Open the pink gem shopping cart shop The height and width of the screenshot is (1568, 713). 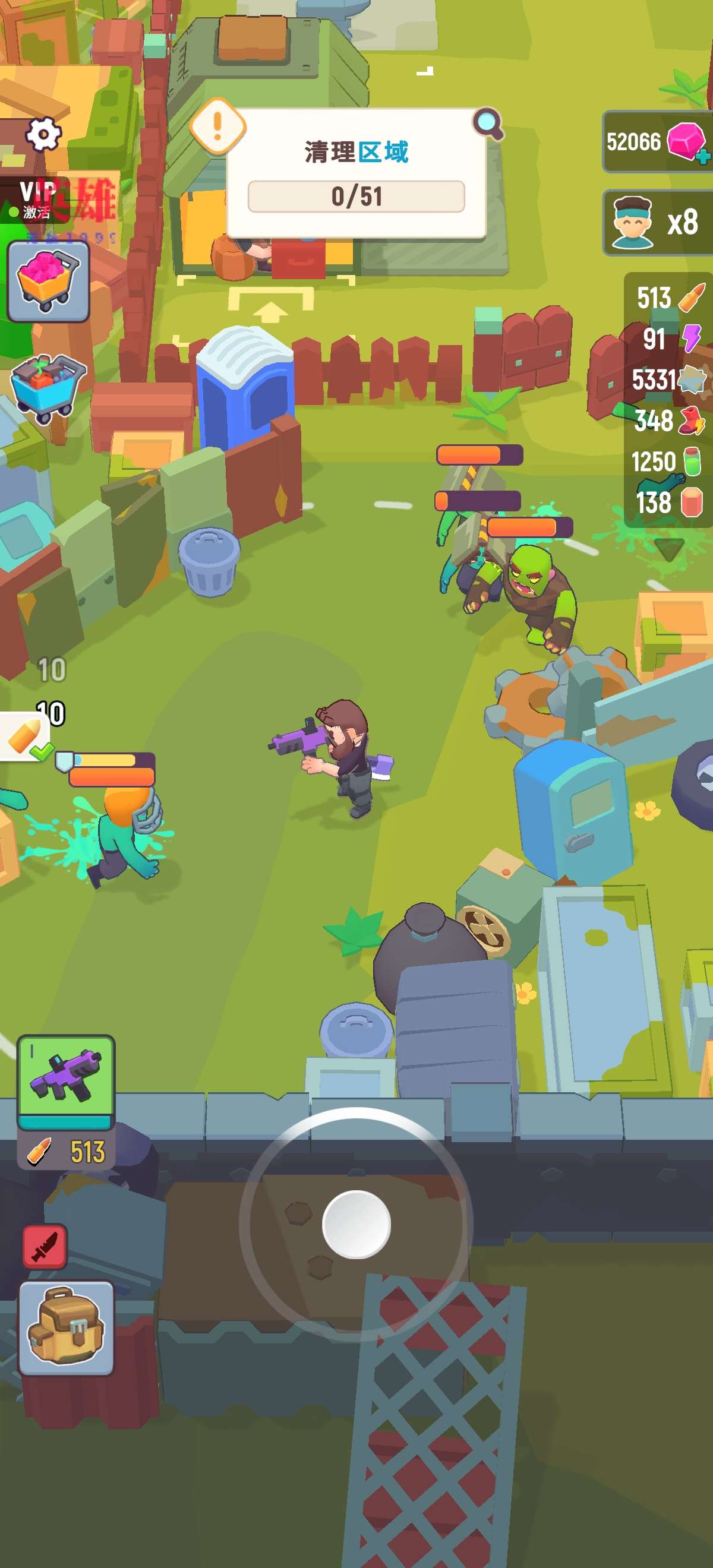pos(48,281)
